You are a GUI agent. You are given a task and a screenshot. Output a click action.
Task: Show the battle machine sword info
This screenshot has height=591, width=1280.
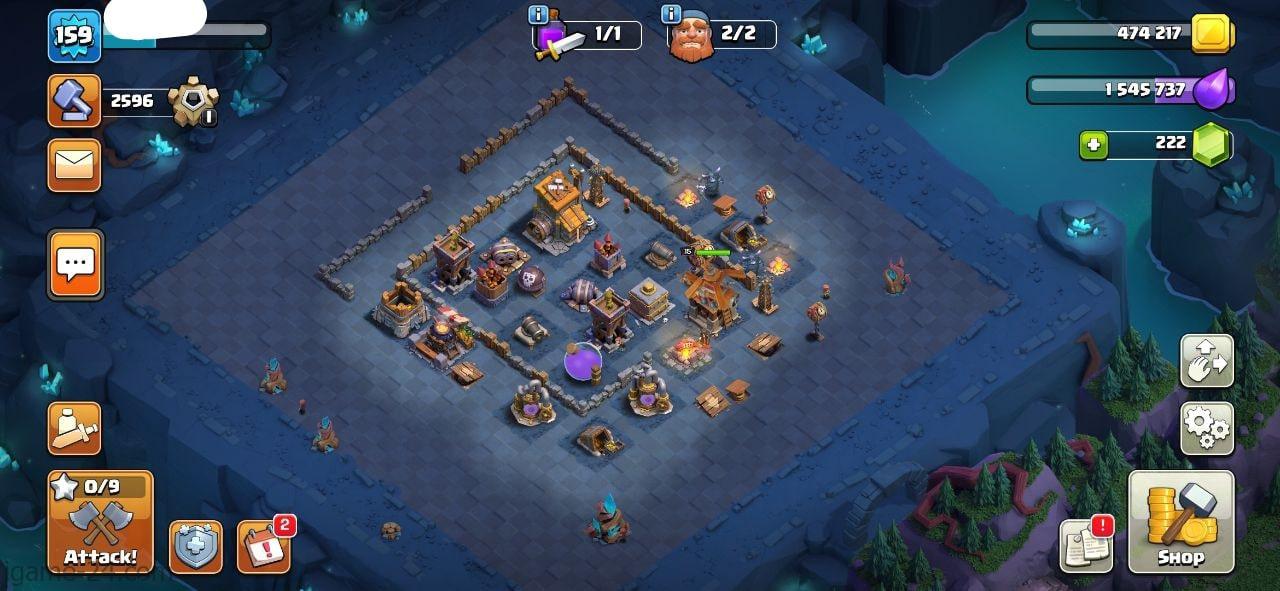tap(538, 14)
